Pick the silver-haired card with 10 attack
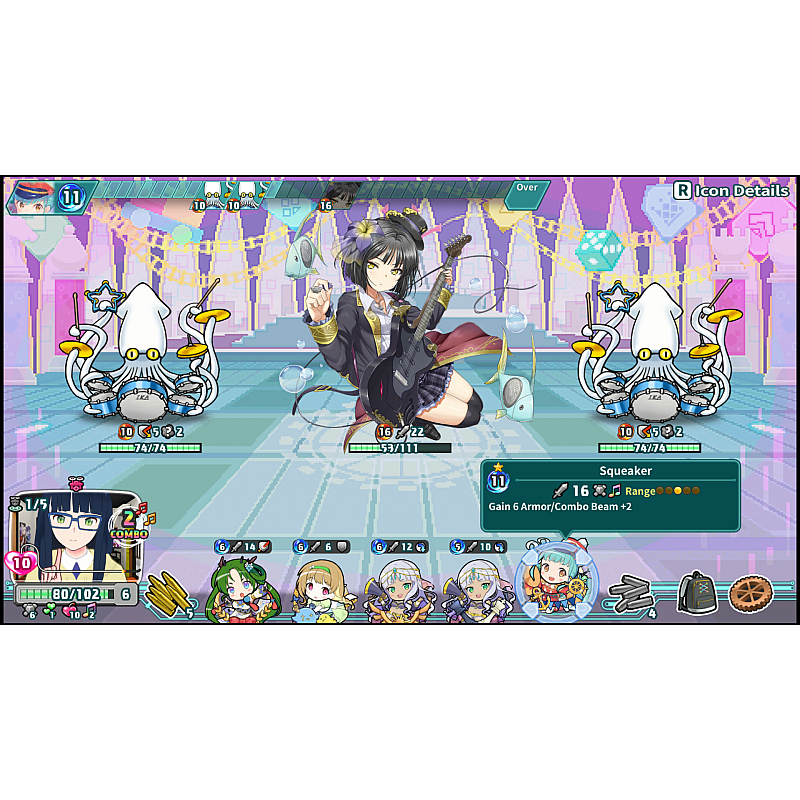 pyautogui.click(x=477, y=590)
